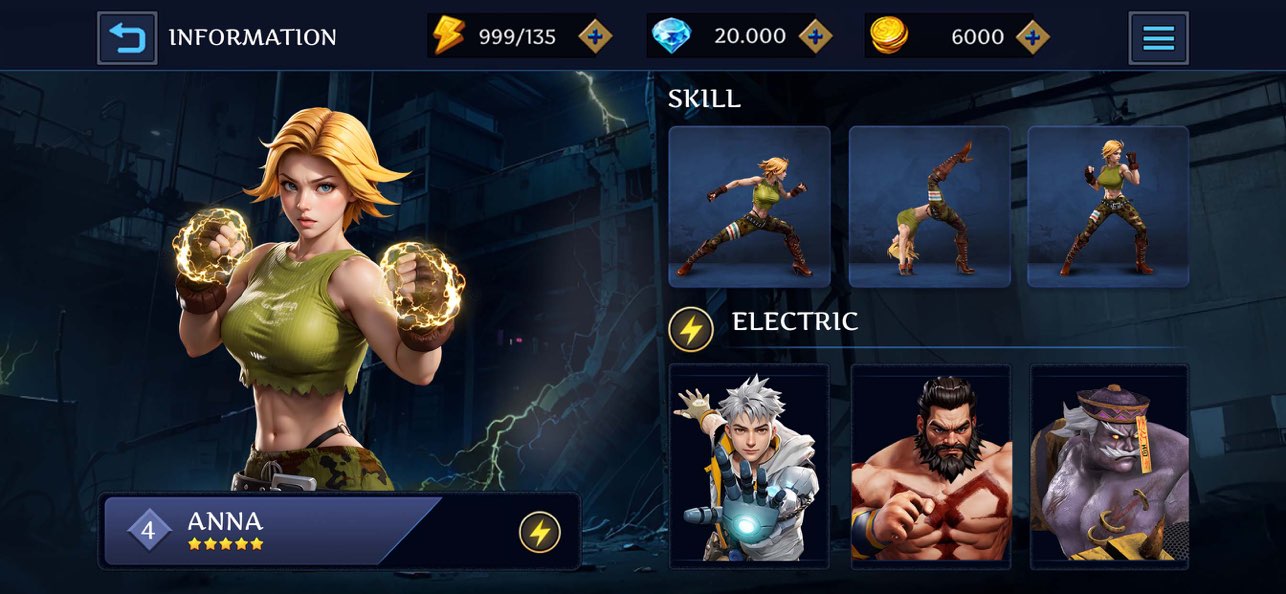Choose the standing guard stance skill thumbnail
The width and height of the screenshot is (1286, 594).
click(x=1108, y=207)
